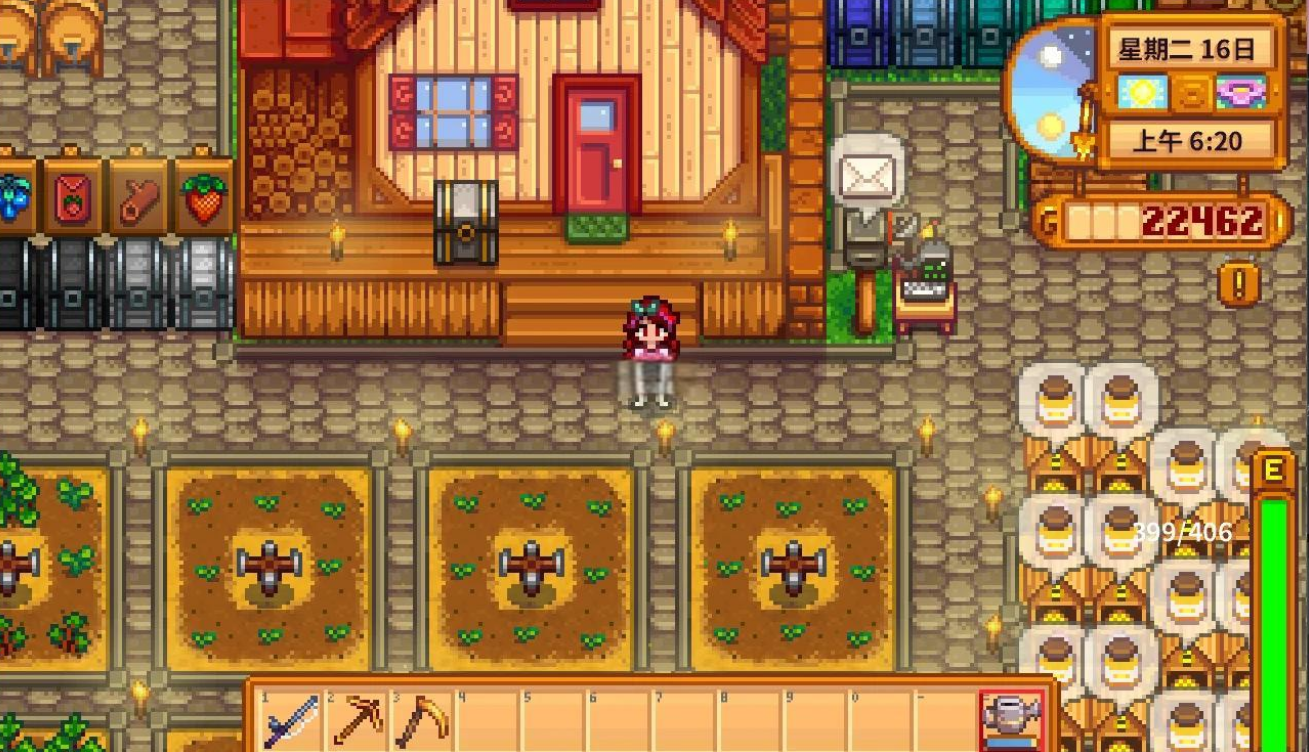The width and height of the screenshot is (1309, 752).
Task: Select the sword in the hotbar
Action: [x=291, y=720]
